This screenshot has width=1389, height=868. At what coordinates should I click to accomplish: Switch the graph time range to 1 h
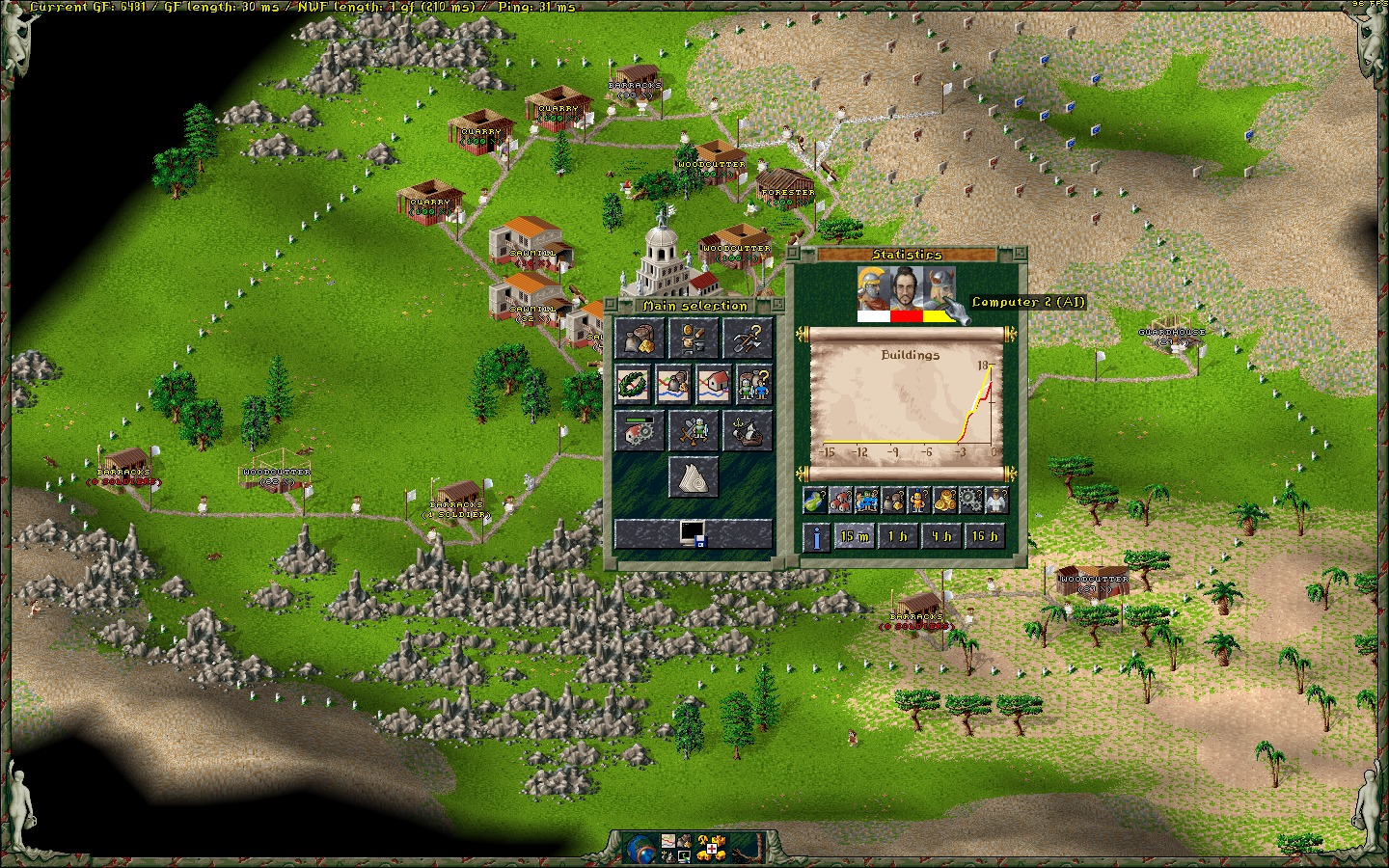(x=897, y=536)
